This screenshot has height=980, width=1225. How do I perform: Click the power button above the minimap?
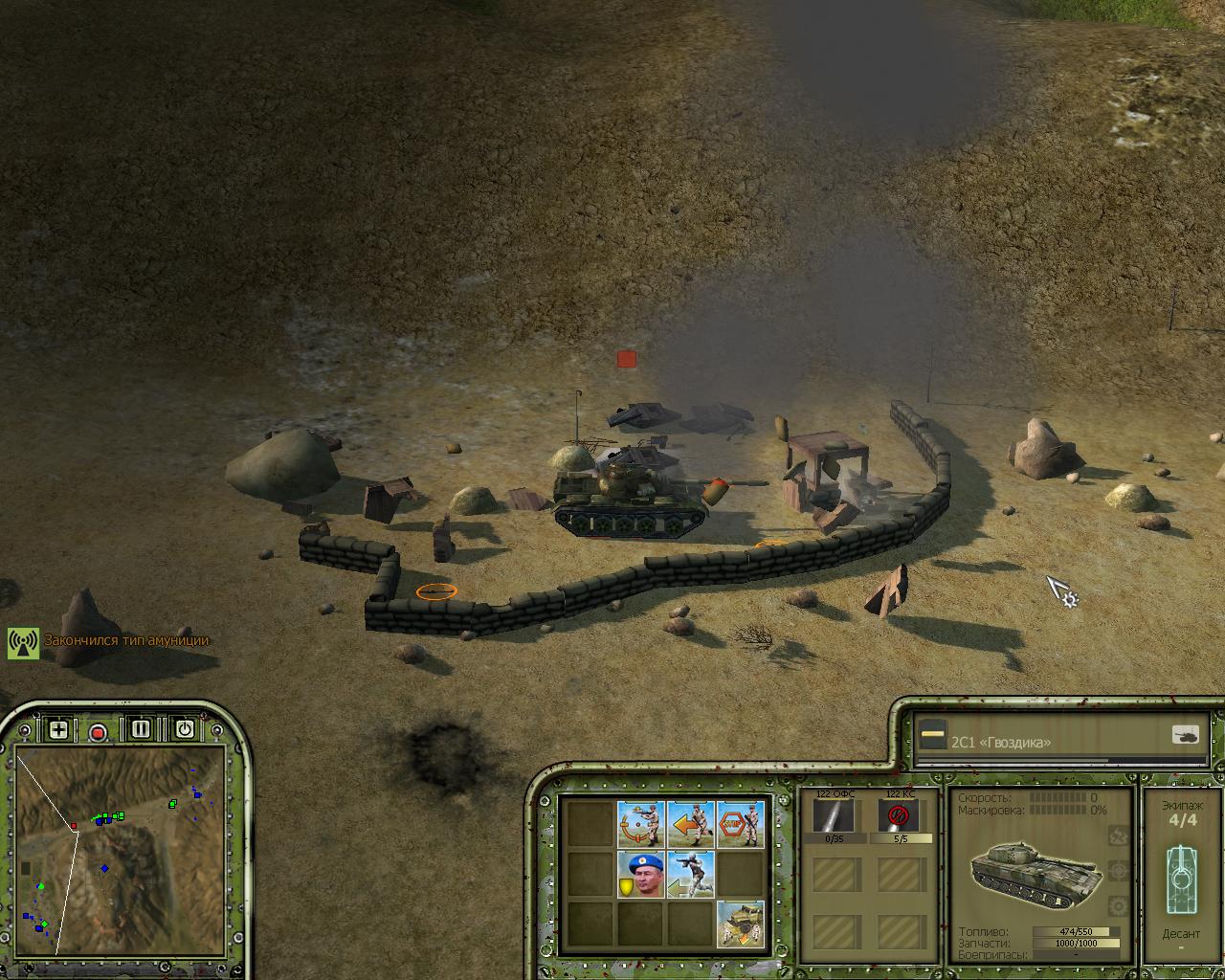(x=185, y=729)
